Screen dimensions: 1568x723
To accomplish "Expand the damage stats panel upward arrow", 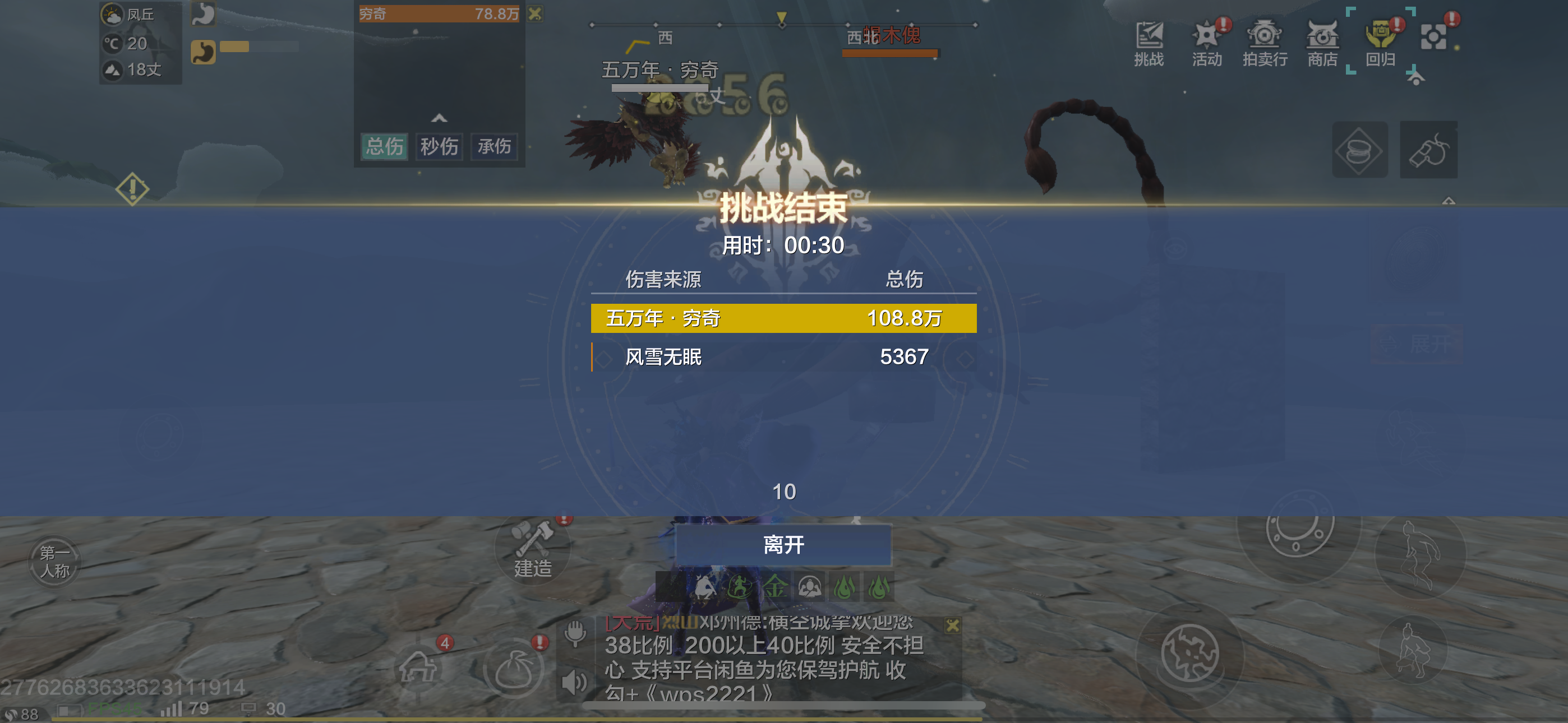I will coord(440,119).
